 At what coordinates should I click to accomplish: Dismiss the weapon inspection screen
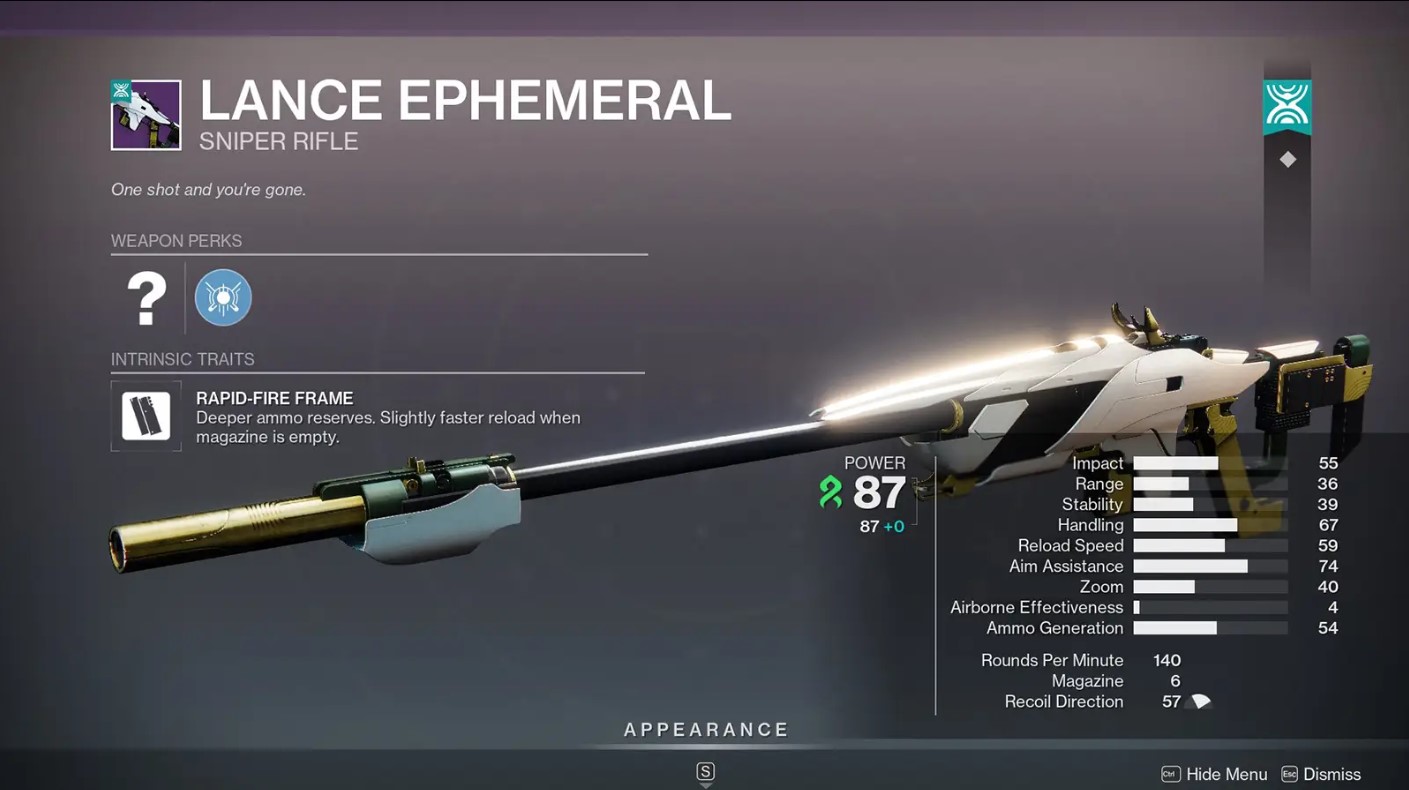point(1321,774)
